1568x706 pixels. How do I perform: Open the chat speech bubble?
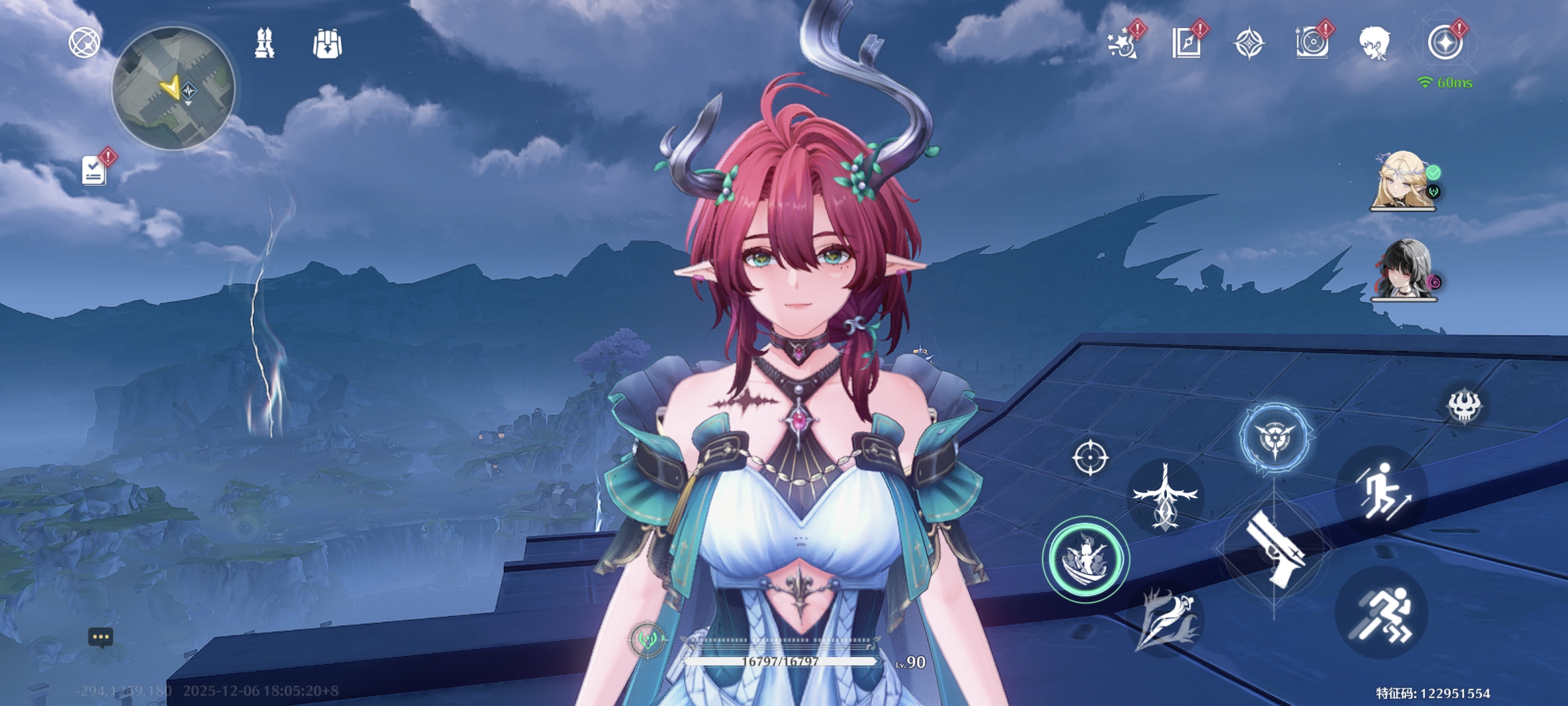coord(100,637)
